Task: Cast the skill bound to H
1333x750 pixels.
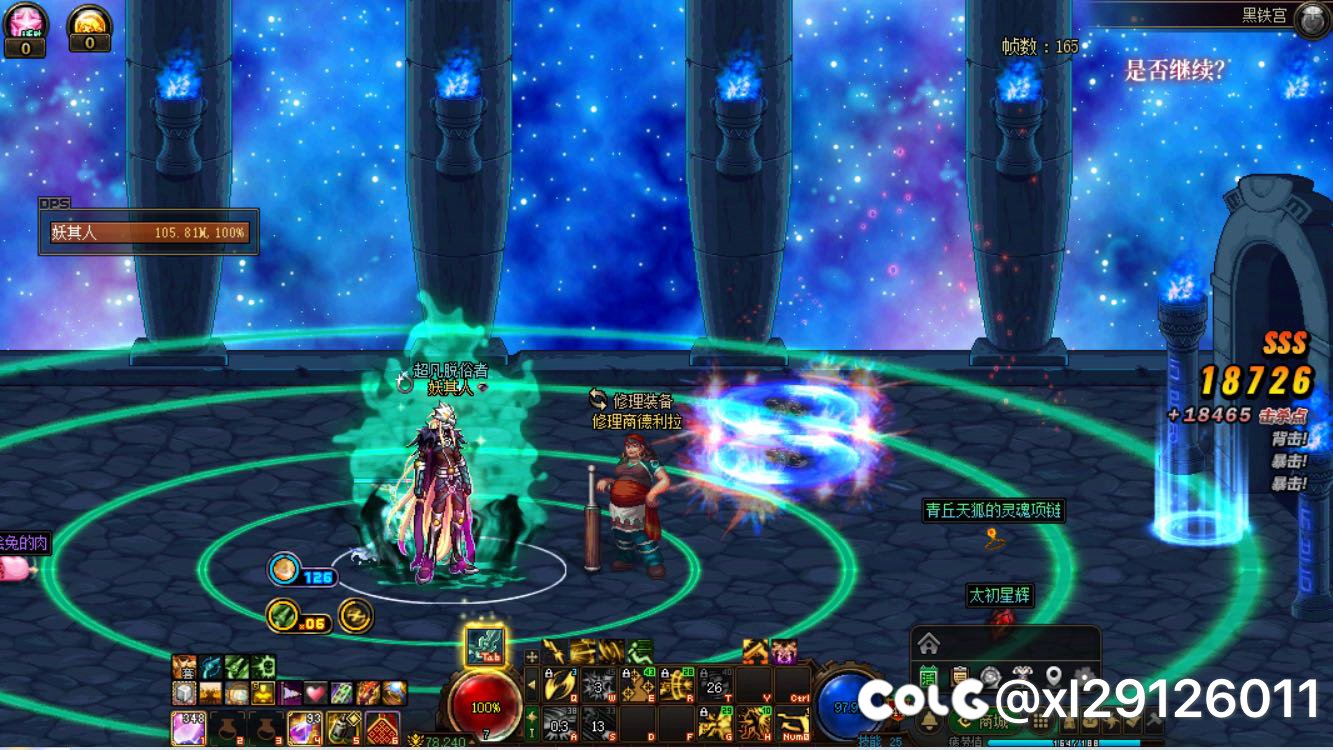Action: (754, 723)
